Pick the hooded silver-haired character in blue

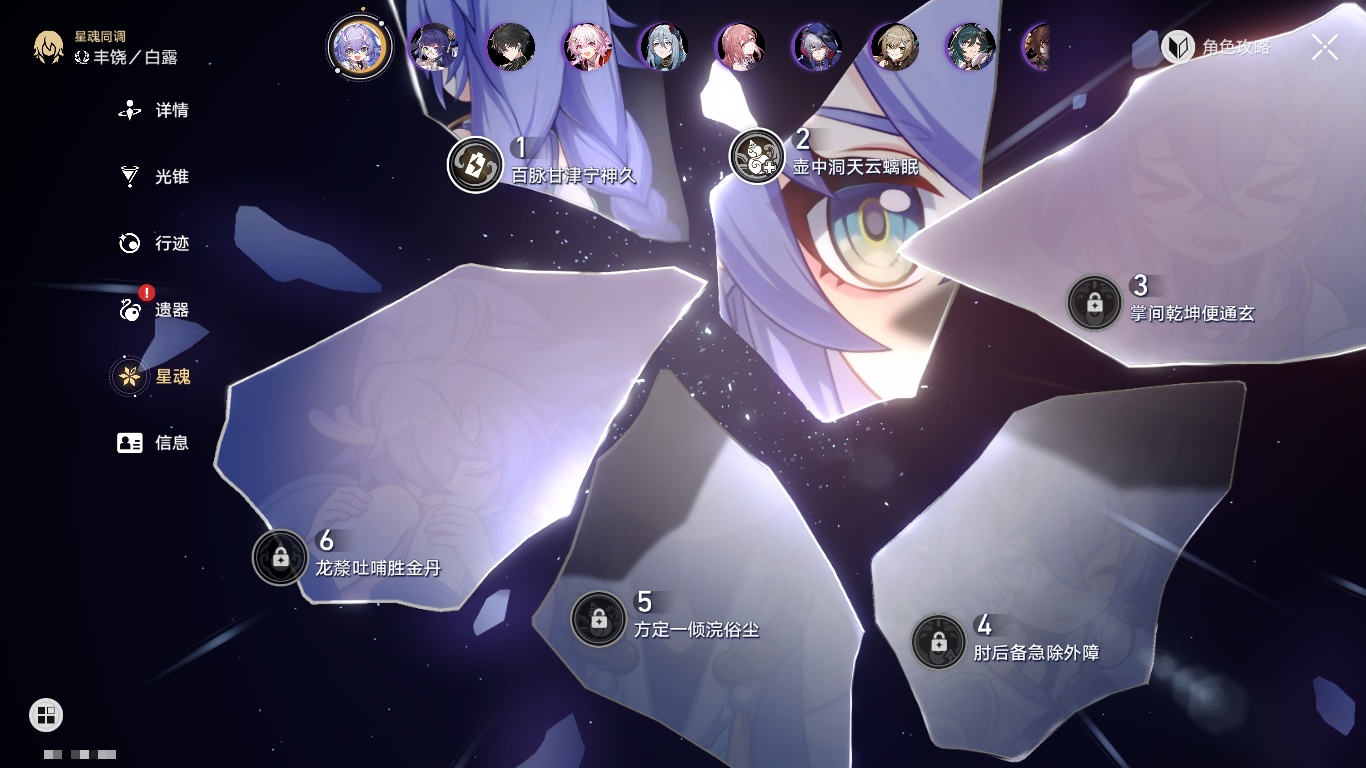(816, 47)
